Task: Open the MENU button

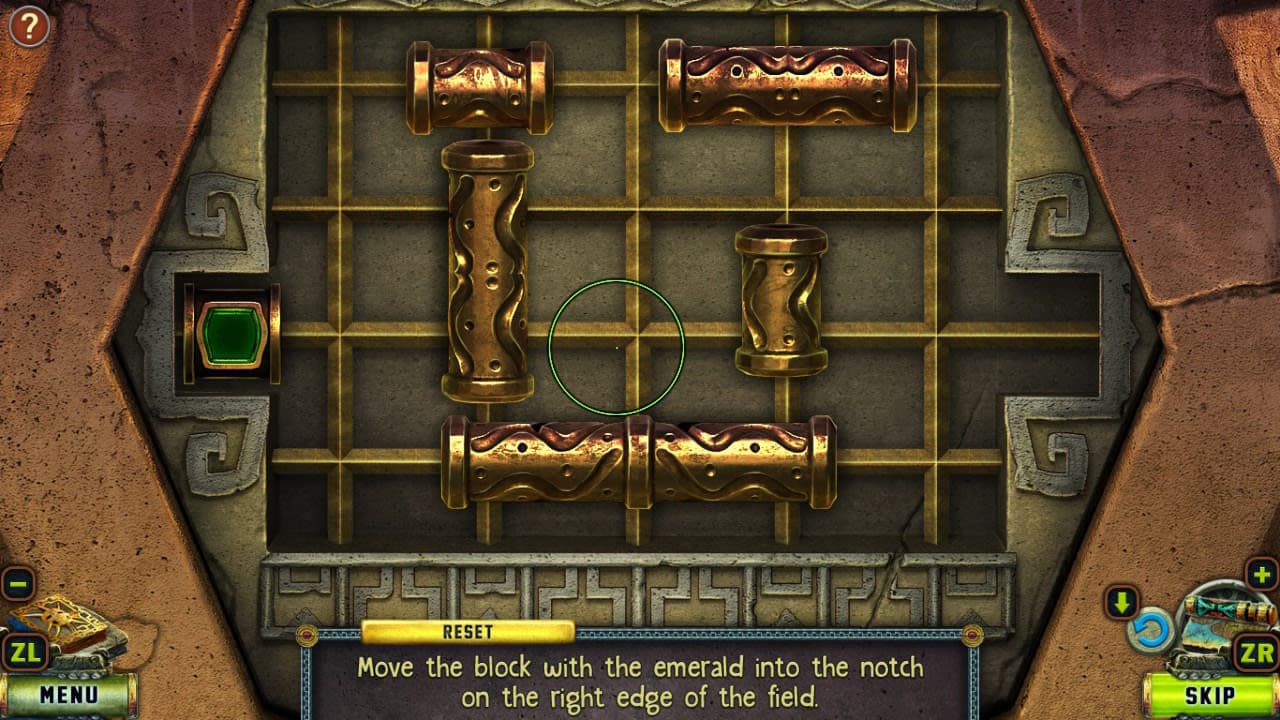Action: 68,692
